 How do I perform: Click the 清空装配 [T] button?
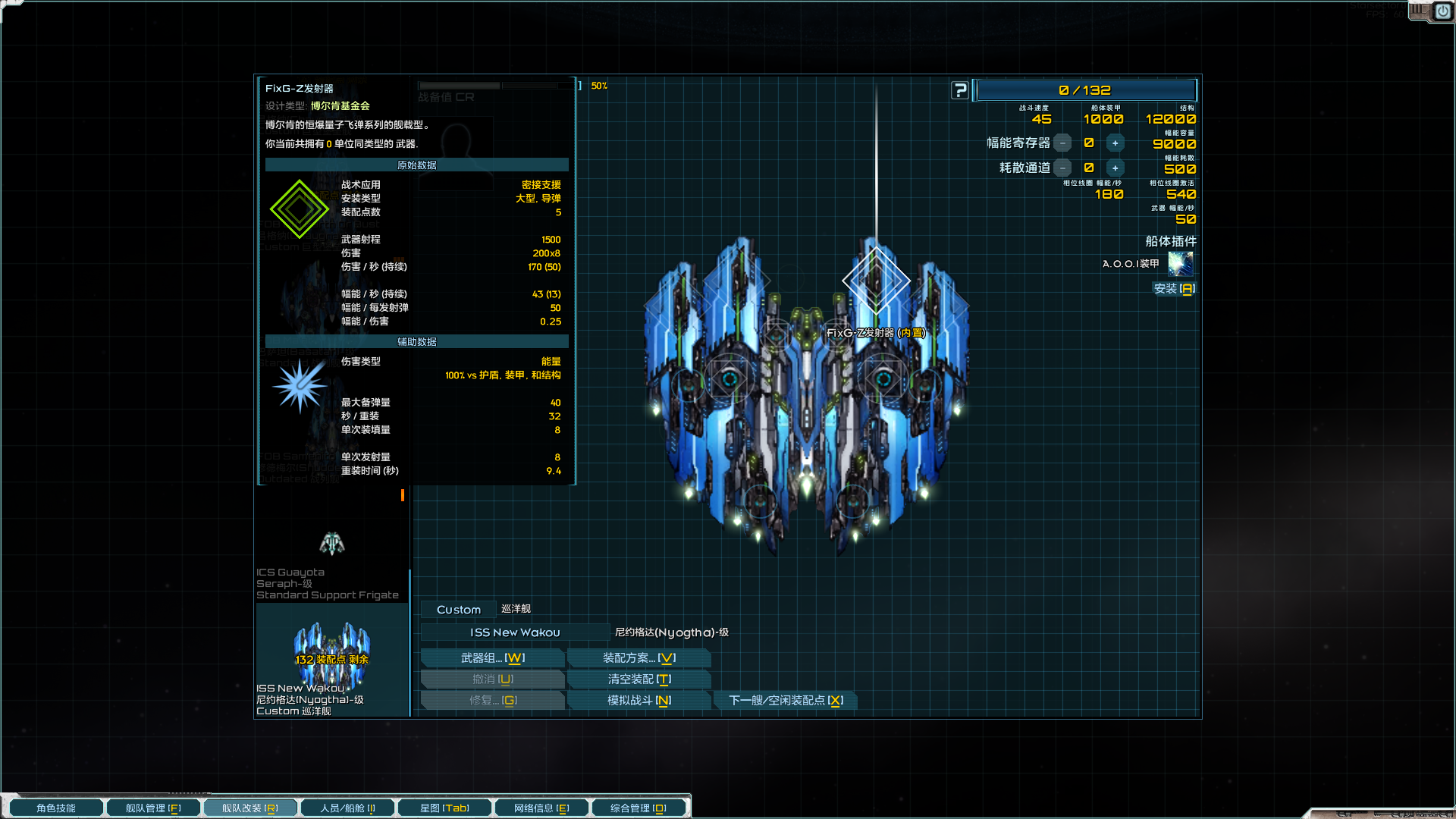639,679
